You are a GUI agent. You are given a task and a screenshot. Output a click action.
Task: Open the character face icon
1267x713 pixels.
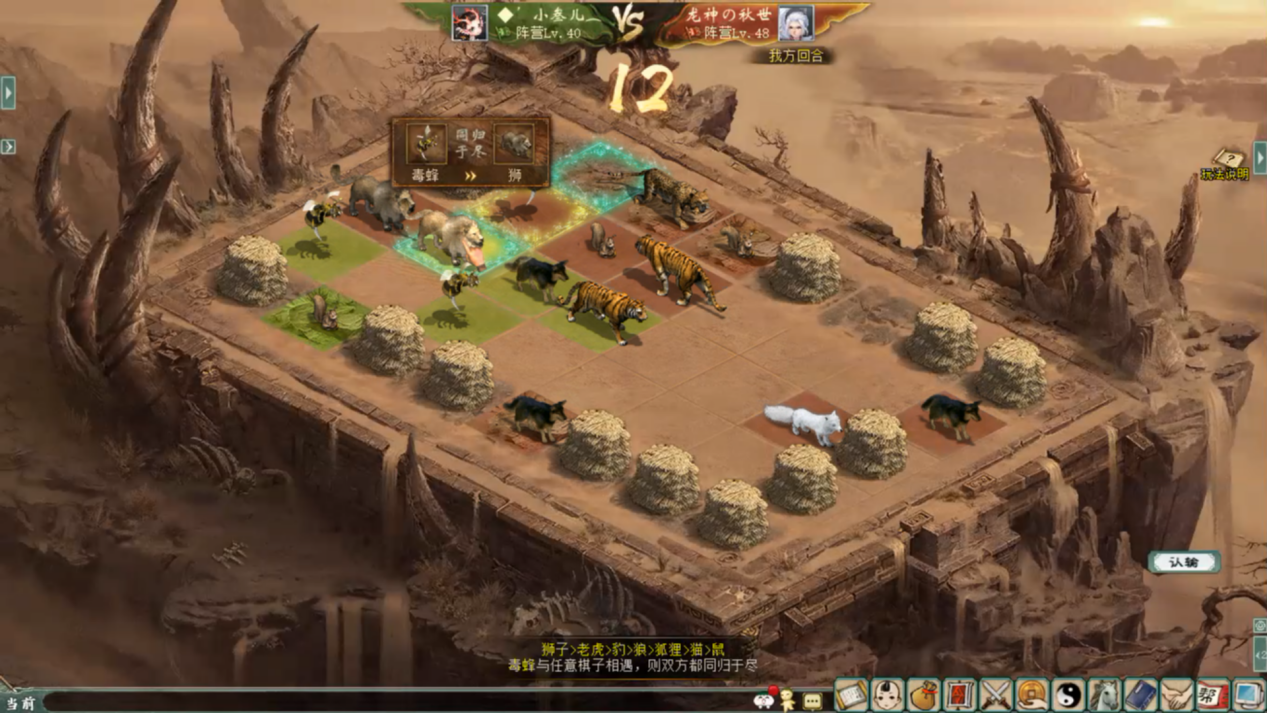click(x=887, y=694)
